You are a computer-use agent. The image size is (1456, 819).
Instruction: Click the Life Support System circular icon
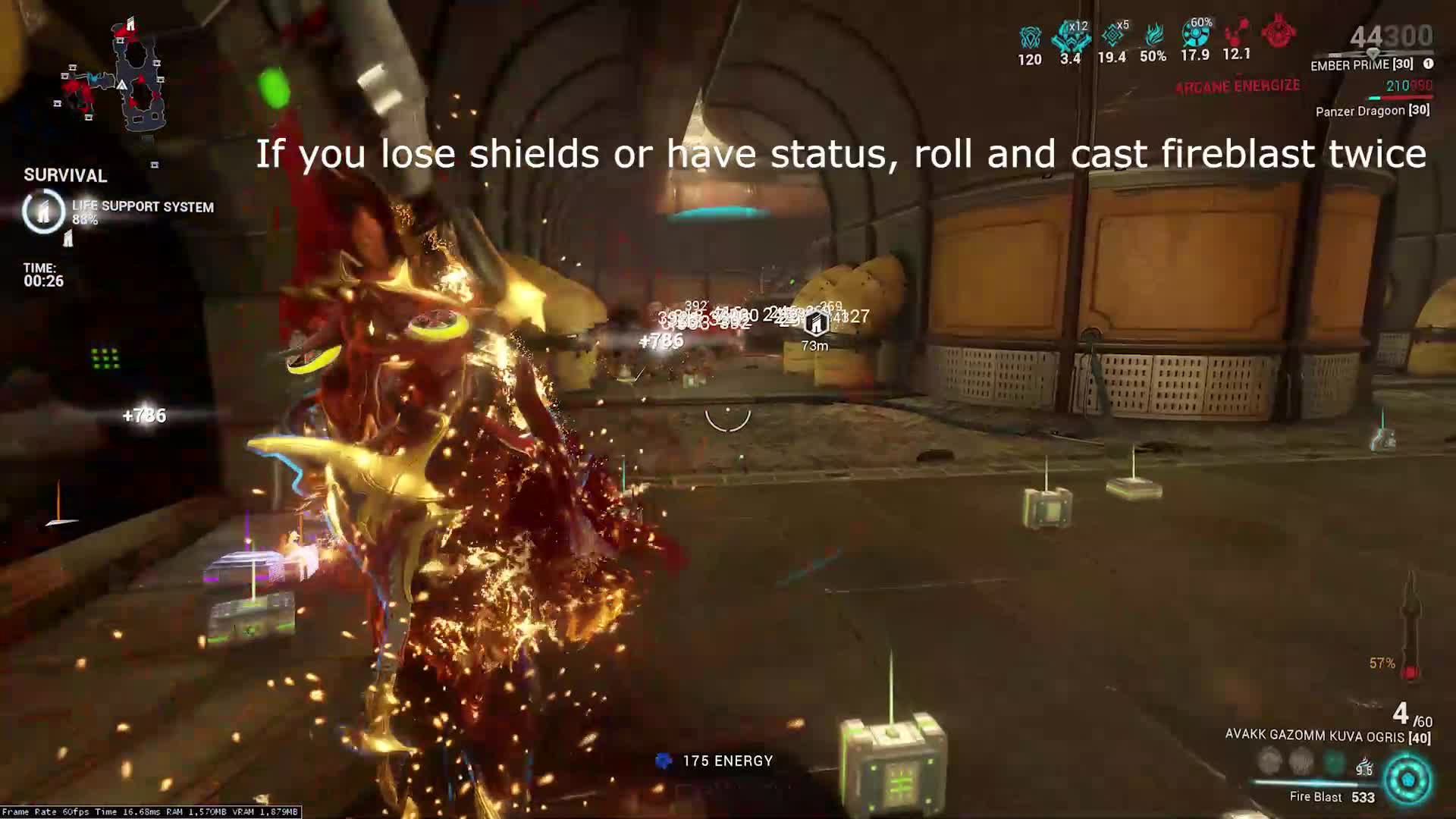point(43,212)
